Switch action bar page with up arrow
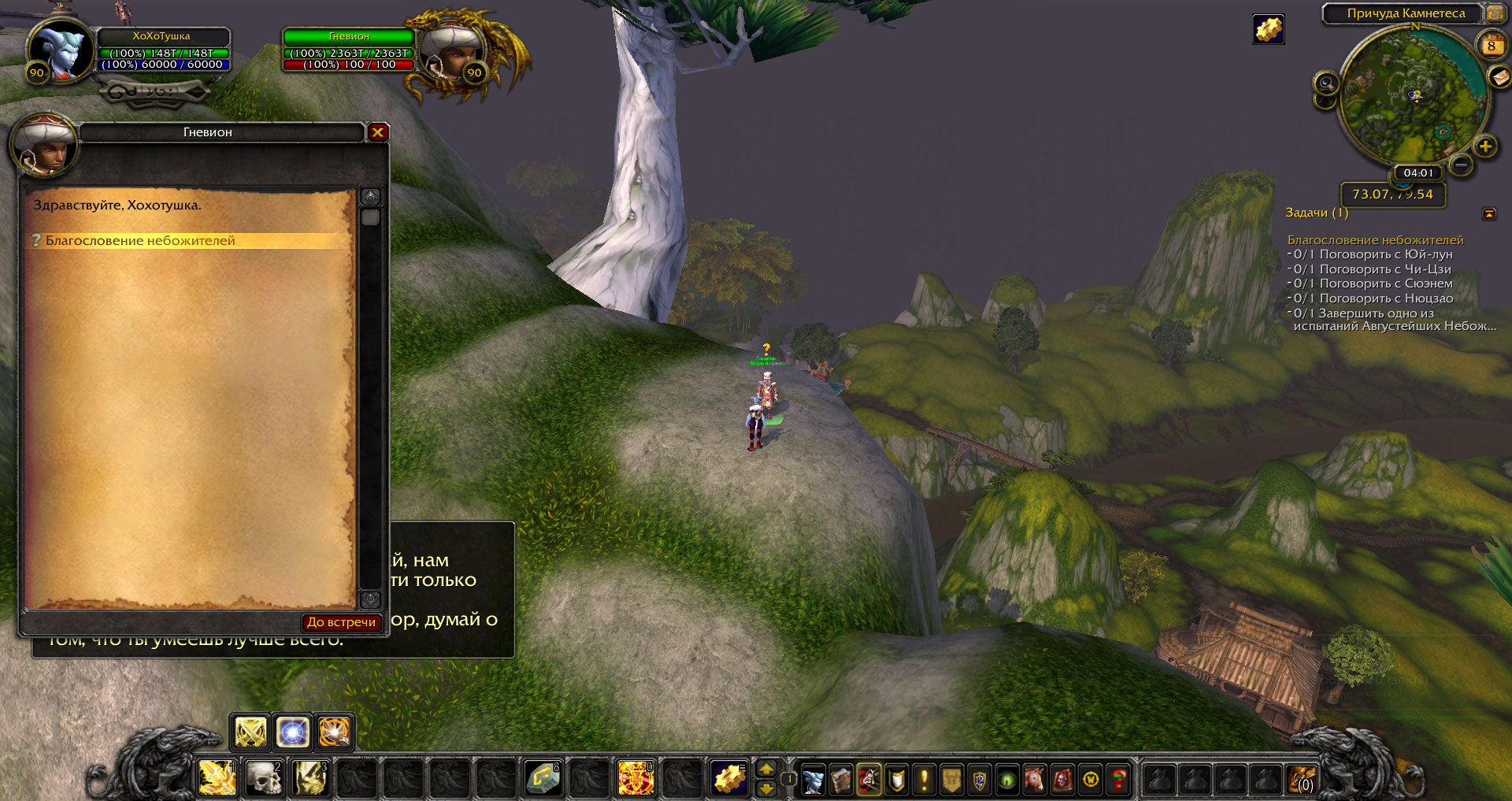Image resolution: width=1512 pixels, height=801 pixels. coord(765,769)
